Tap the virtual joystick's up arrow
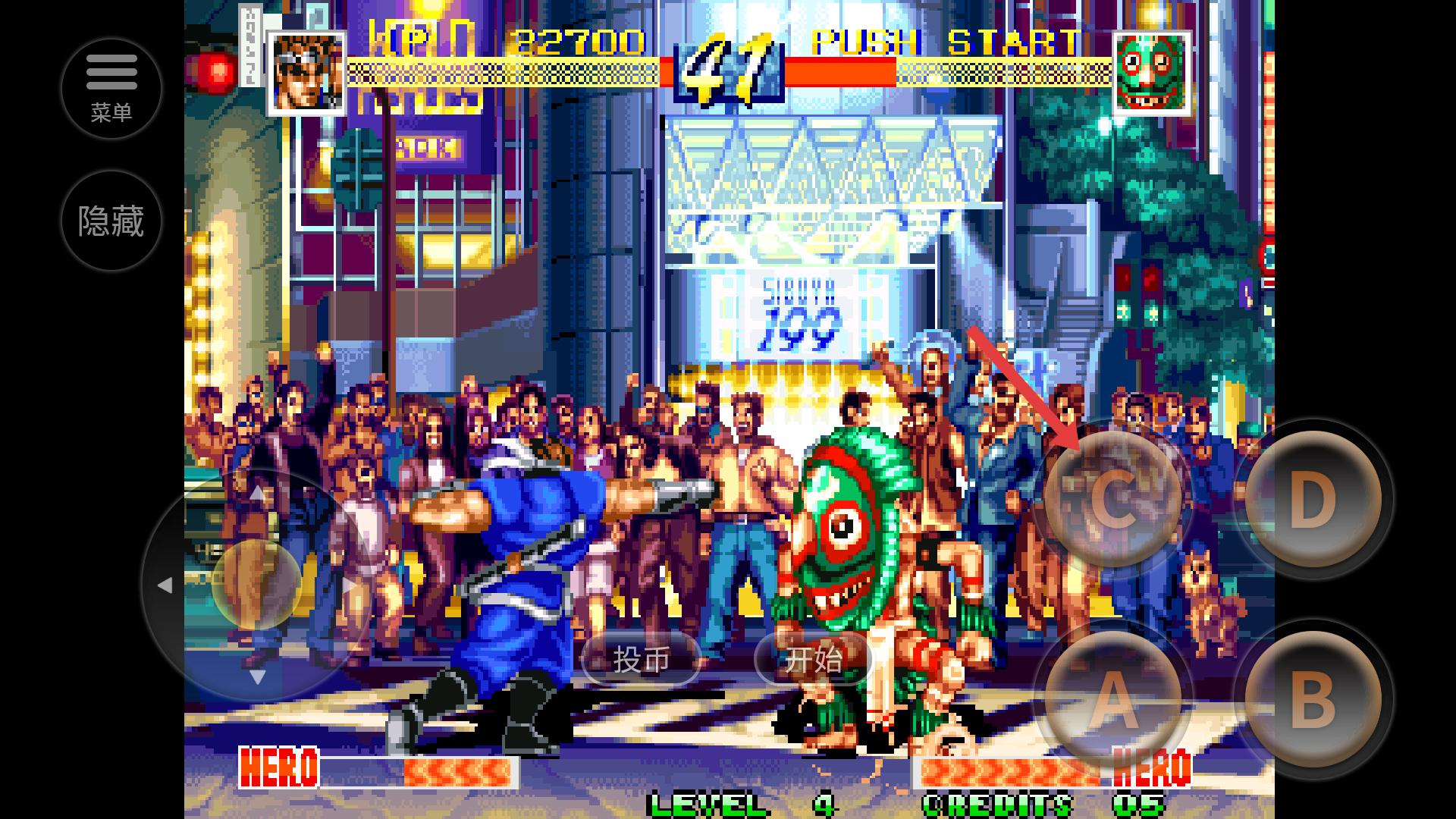This screenshot has width=1456, height=819. click(x=257, y=493)
